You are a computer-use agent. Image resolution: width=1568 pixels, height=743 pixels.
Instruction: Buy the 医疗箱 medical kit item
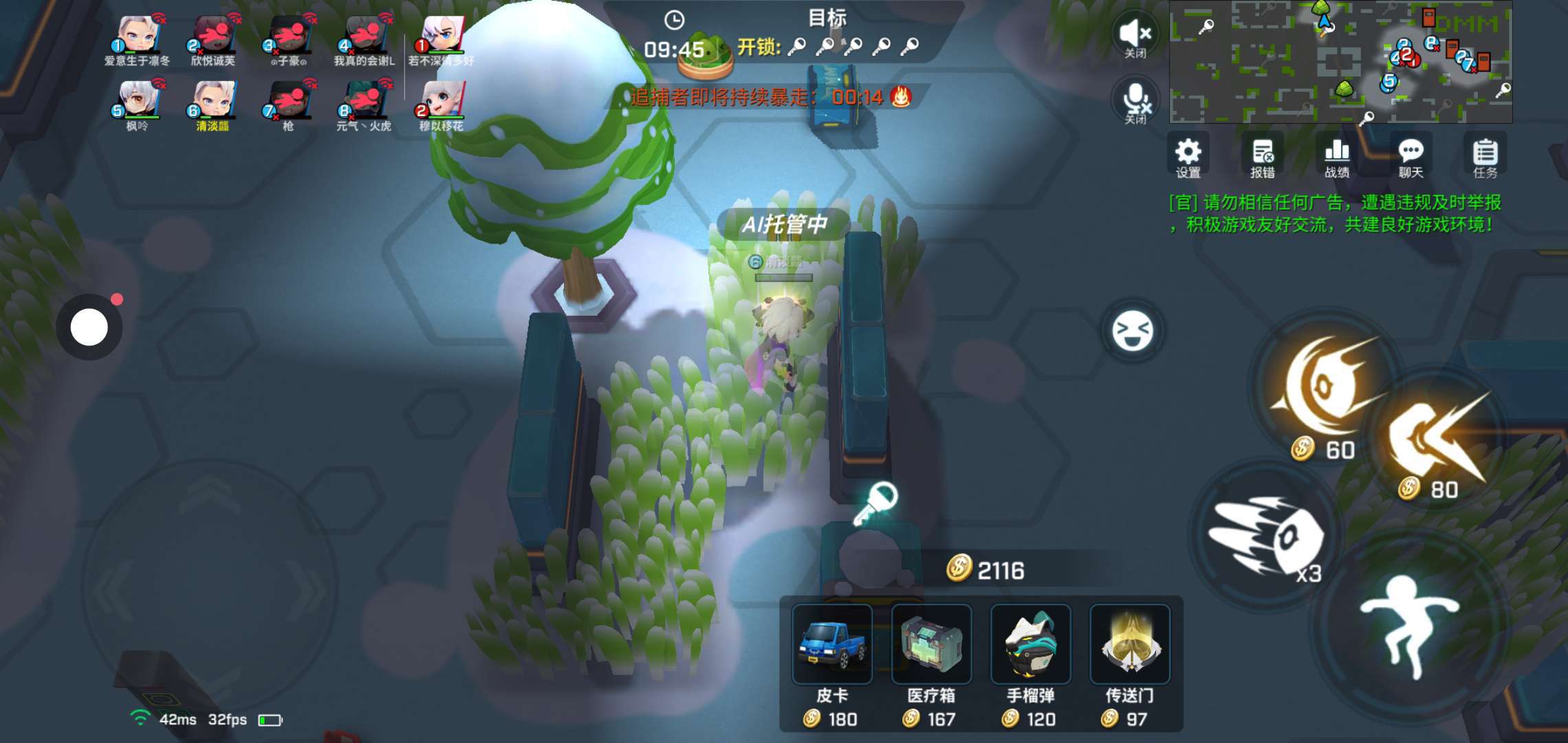931,645
